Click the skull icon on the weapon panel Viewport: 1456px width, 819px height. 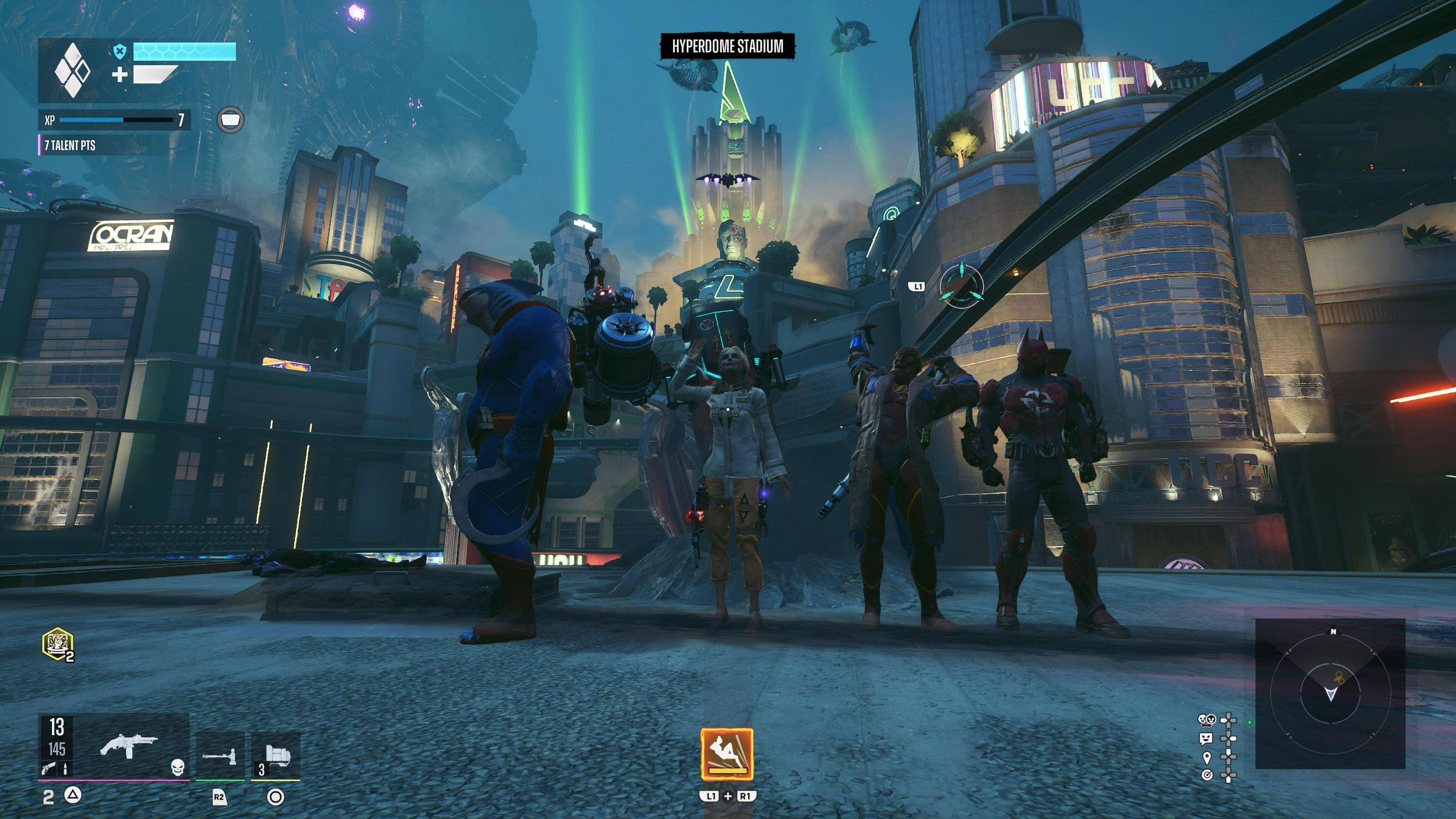pyautogui.click(x=178, y=767)
